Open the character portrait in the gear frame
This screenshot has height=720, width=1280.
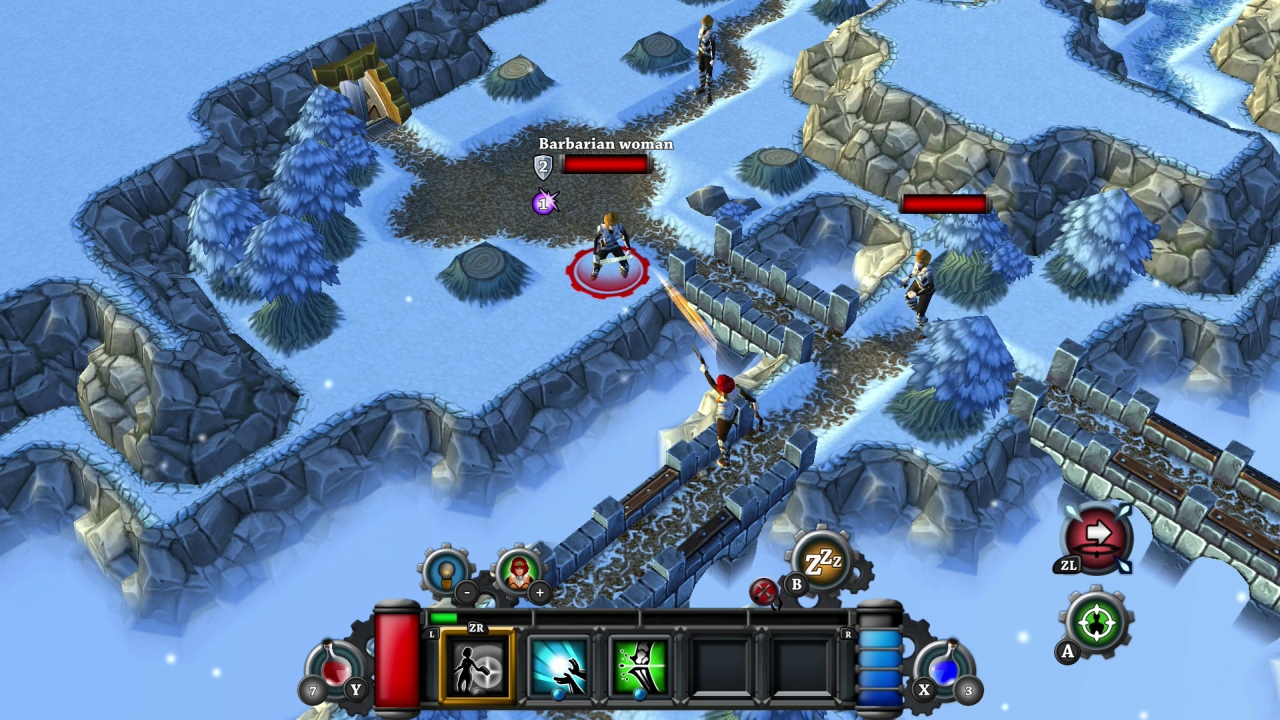click(519, 573)
